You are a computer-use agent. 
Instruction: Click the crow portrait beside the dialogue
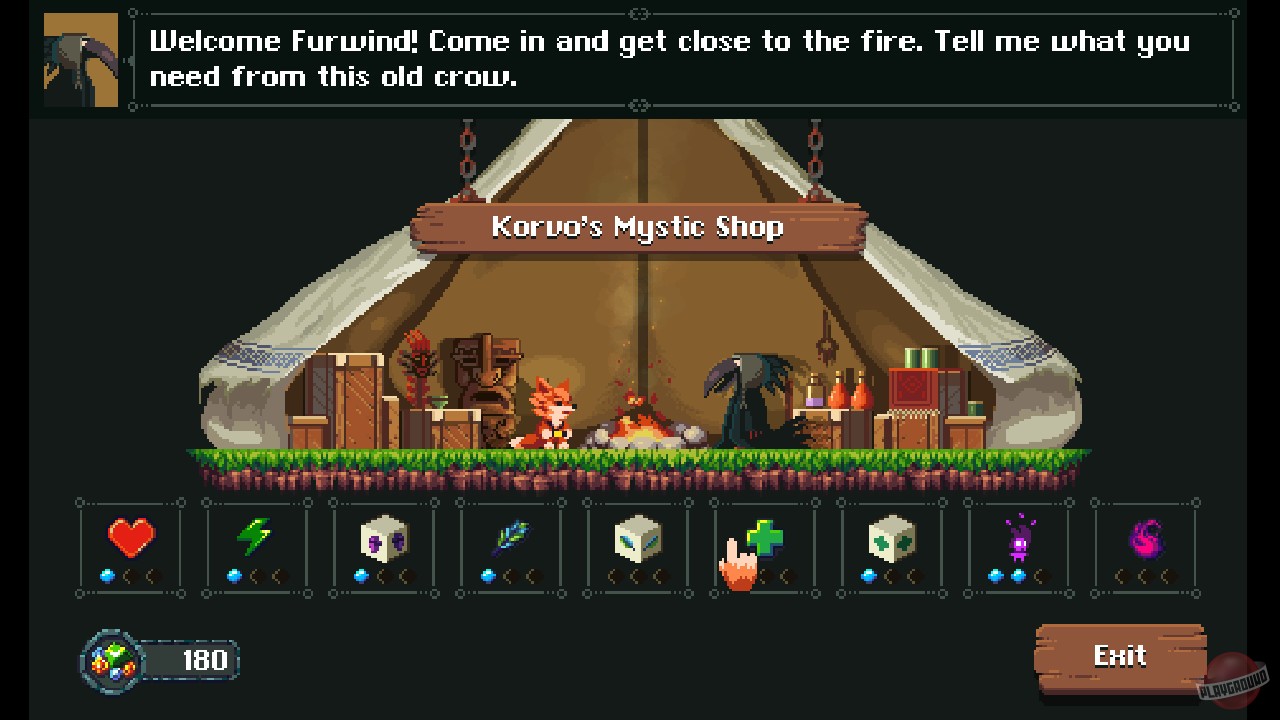coord(79,58)
